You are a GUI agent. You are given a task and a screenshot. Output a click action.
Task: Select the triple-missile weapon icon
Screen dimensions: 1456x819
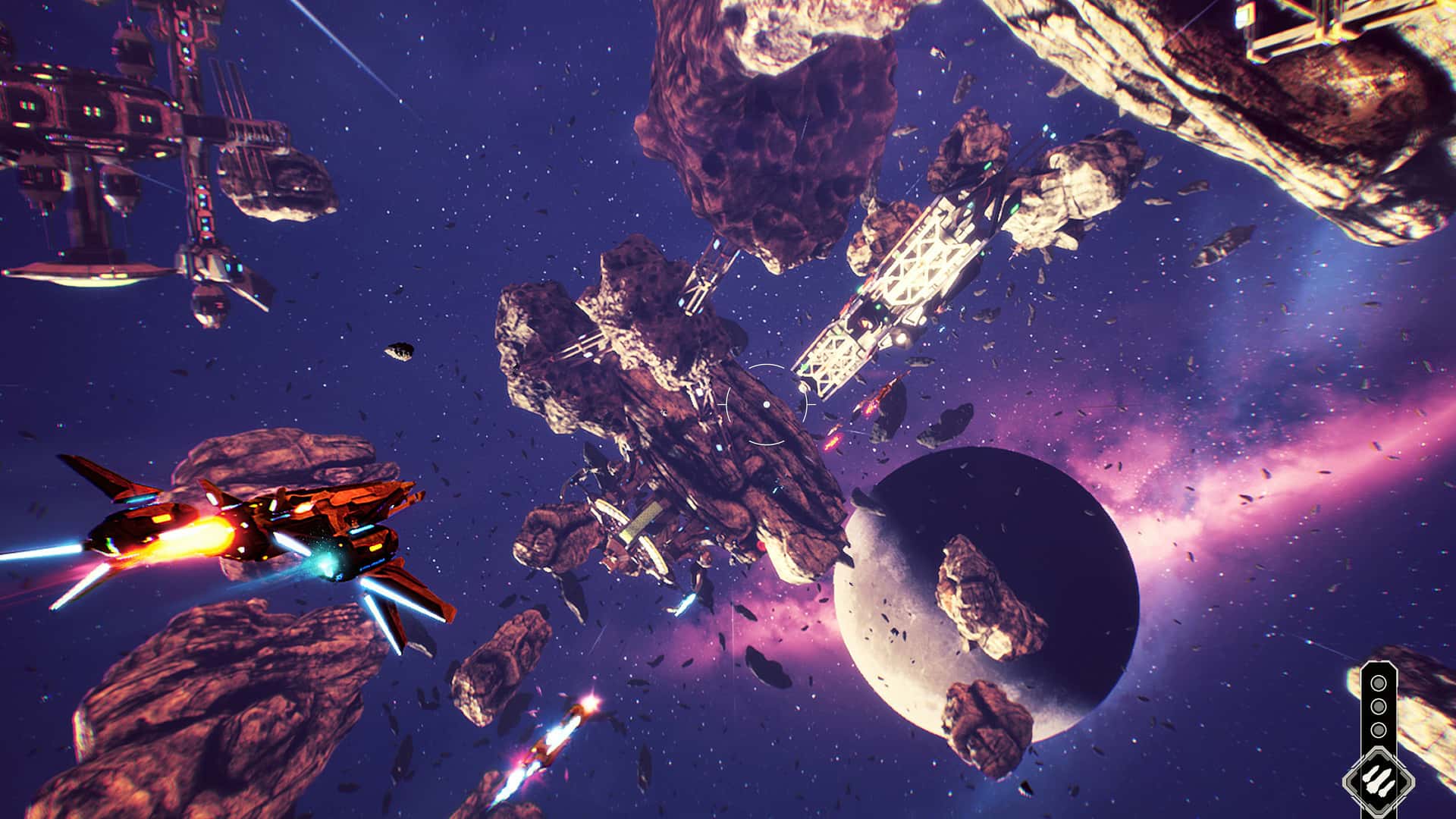pyautogui.click(x=1378, y=780)
